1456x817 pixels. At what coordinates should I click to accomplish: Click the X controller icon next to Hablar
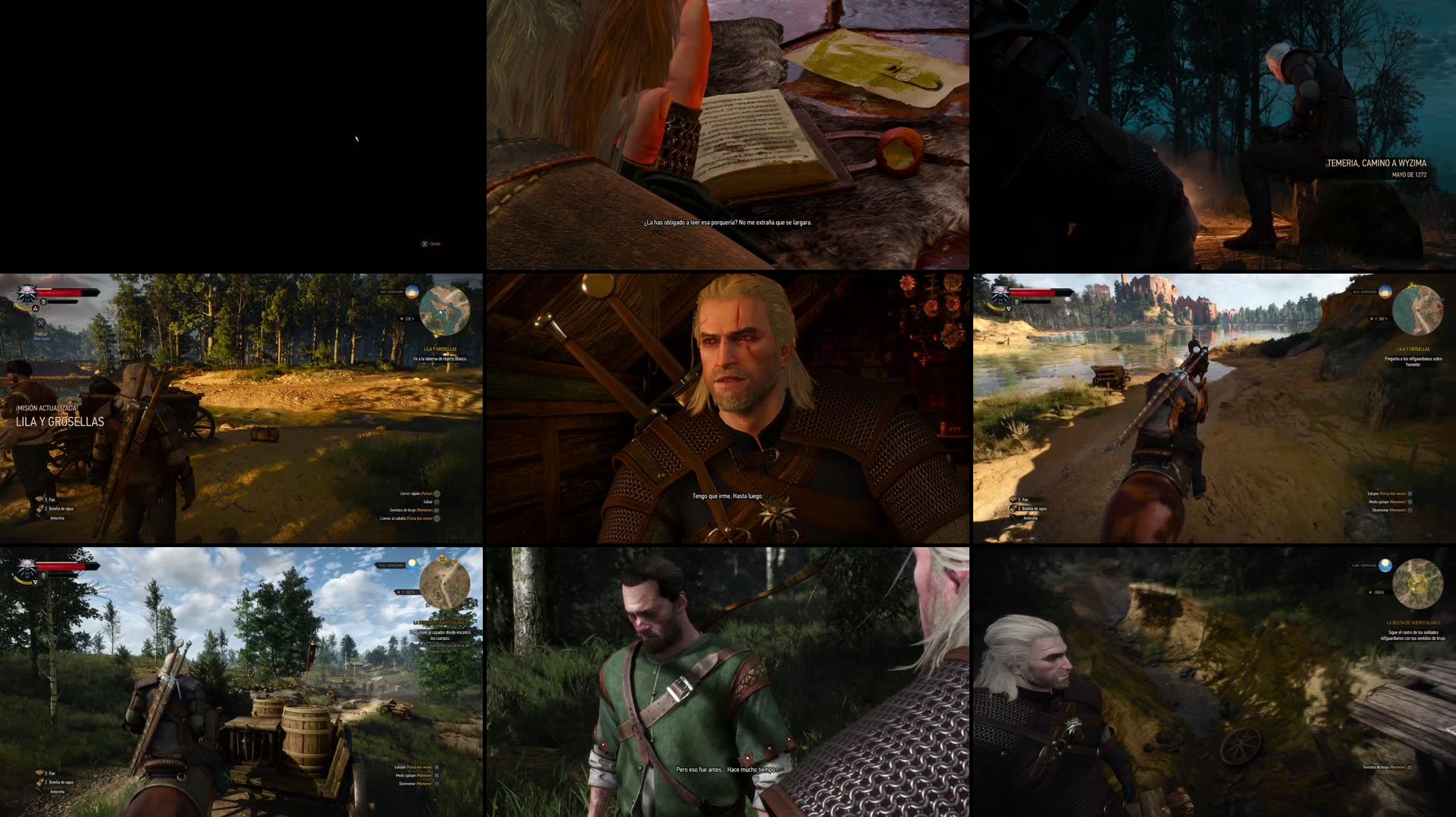[40, 324]
